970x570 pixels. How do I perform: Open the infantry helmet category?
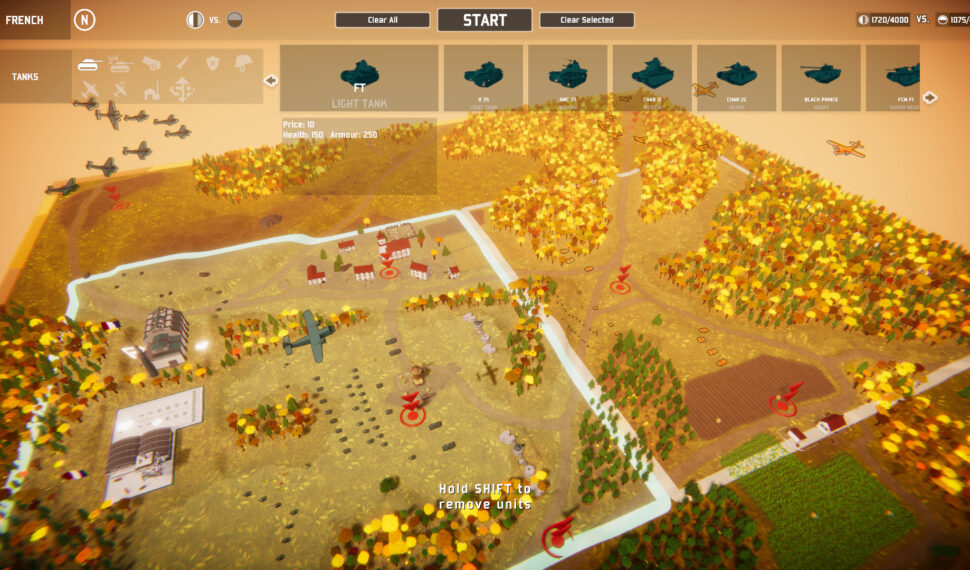242,64
